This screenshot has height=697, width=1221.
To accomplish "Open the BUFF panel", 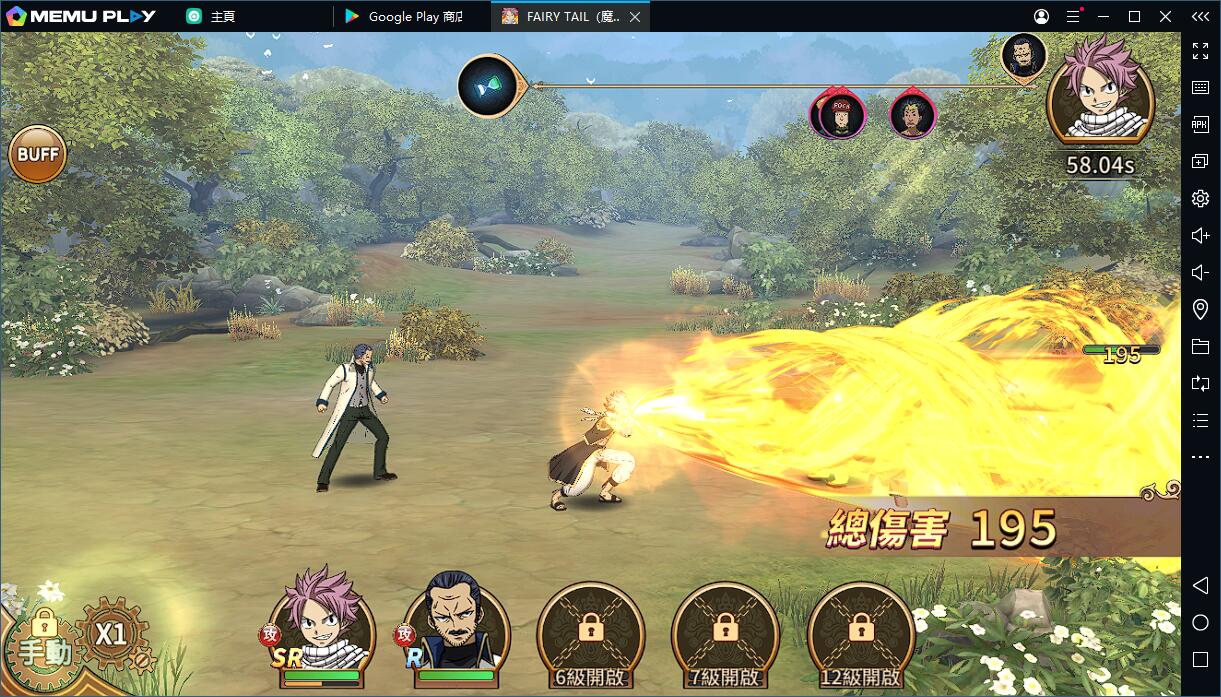I will (x=38, y=155).
